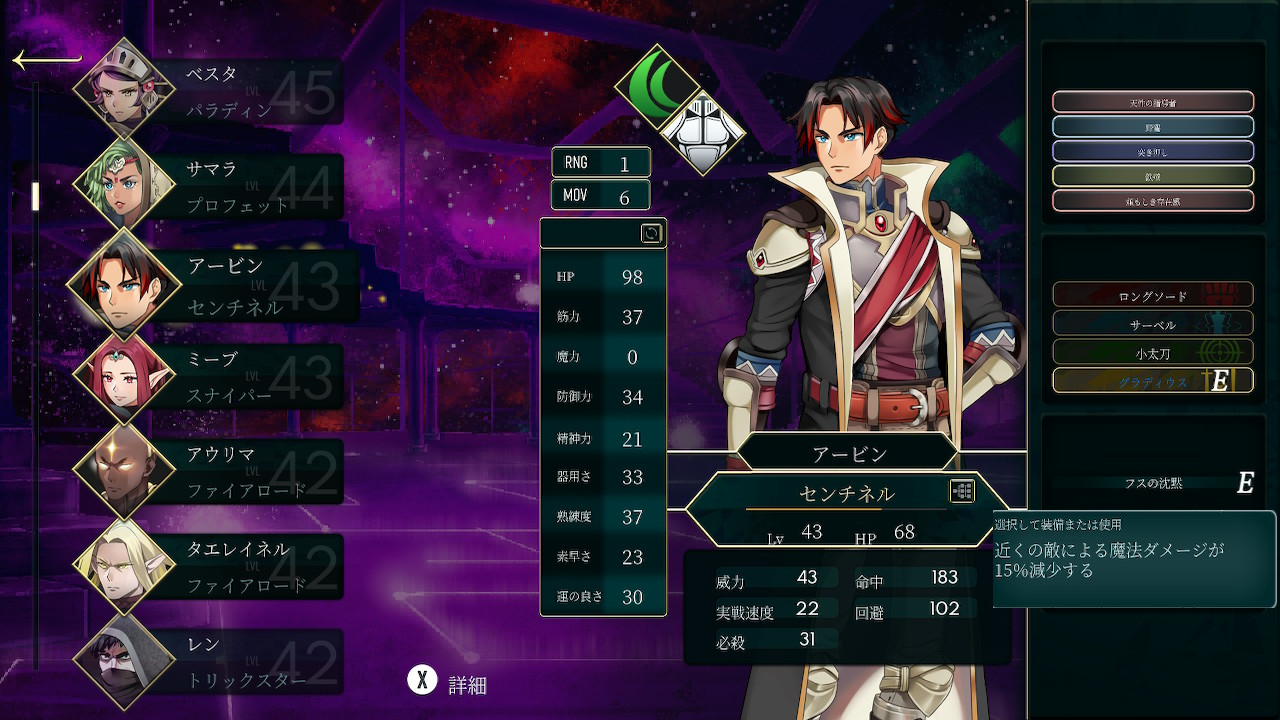Equip the ロングソード weapon
This screenshot has width=1280, height=720.
point(1152,296)
